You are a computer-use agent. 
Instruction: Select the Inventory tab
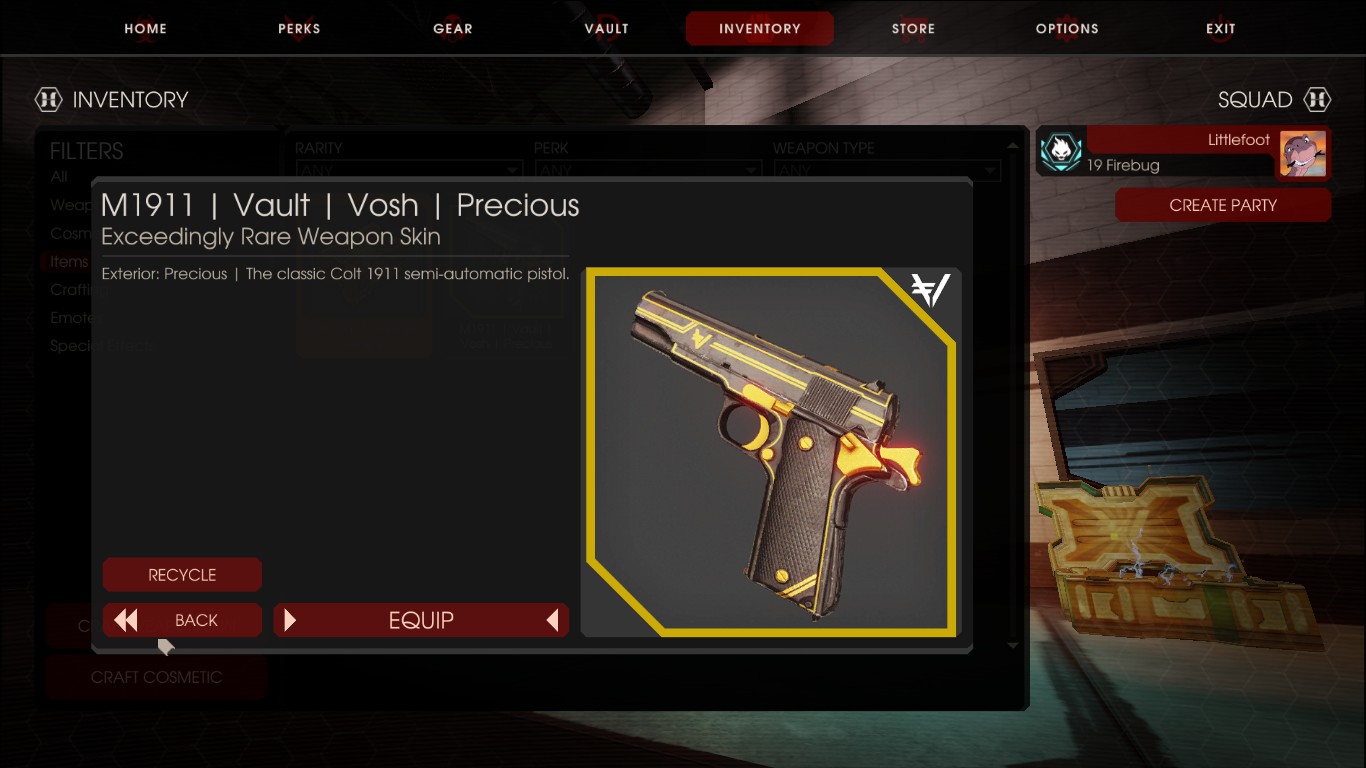[759, 28]
